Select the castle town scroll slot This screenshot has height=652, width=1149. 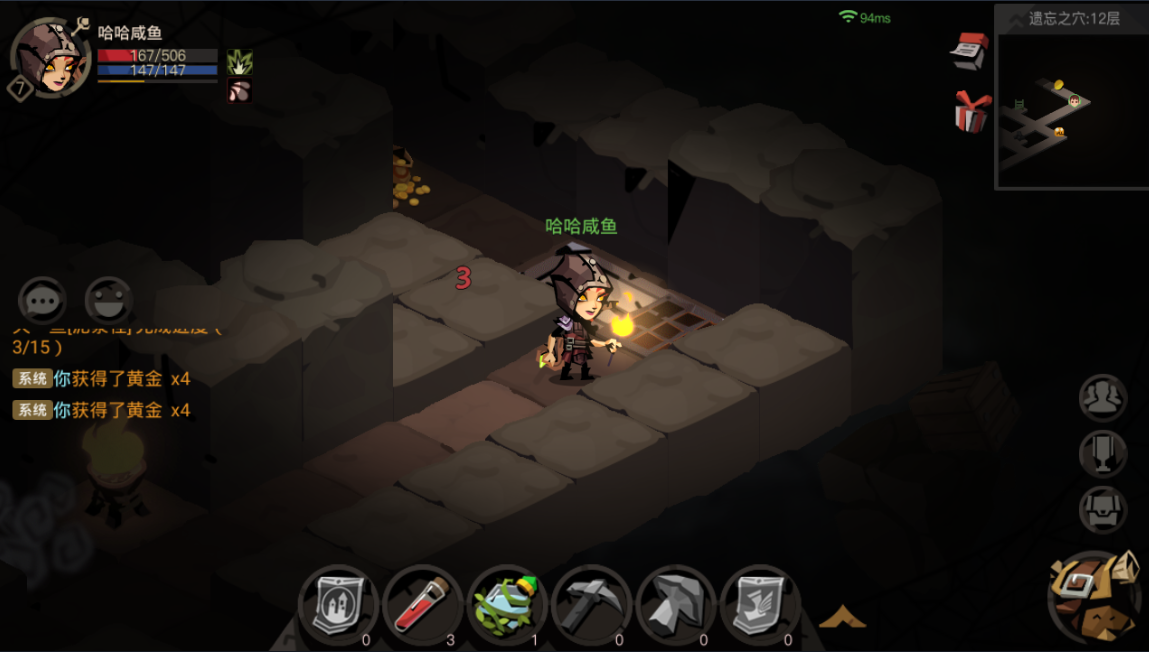tap(338, 603)
